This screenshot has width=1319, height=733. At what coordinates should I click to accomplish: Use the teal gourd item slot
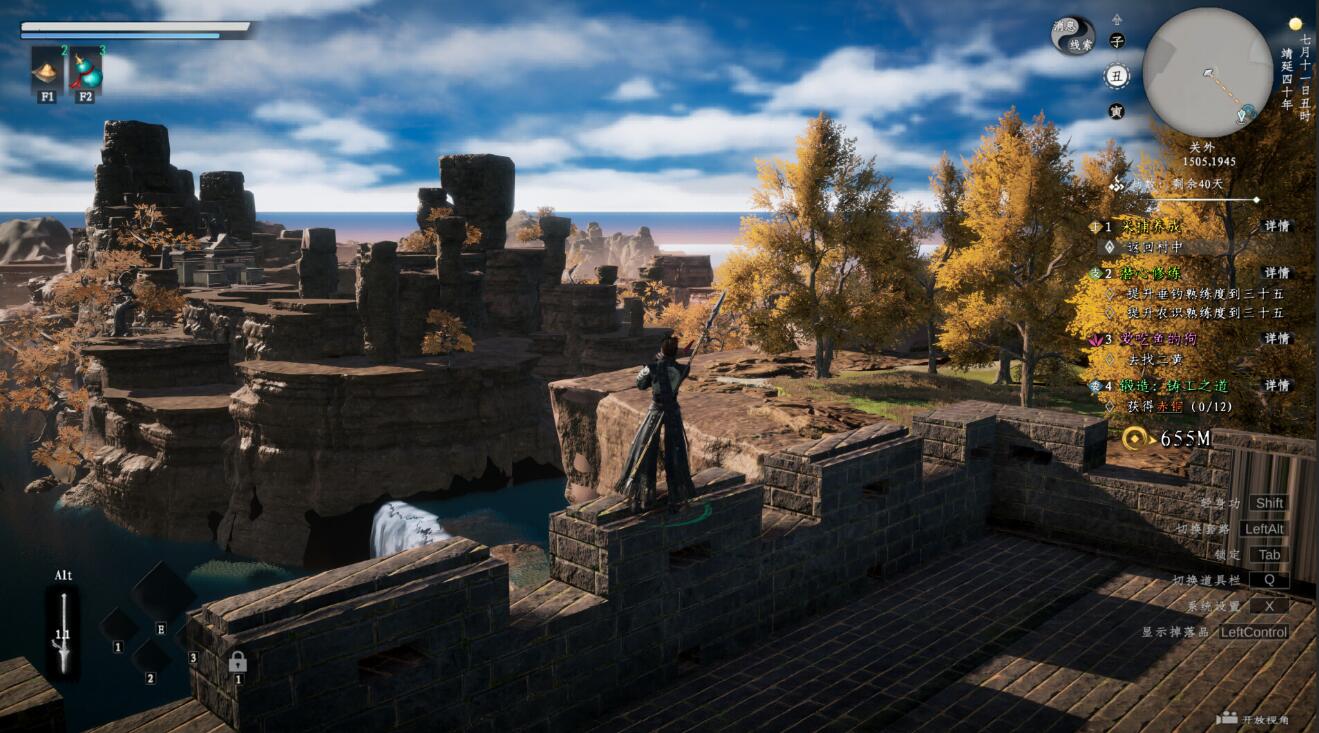coord(86,69)
